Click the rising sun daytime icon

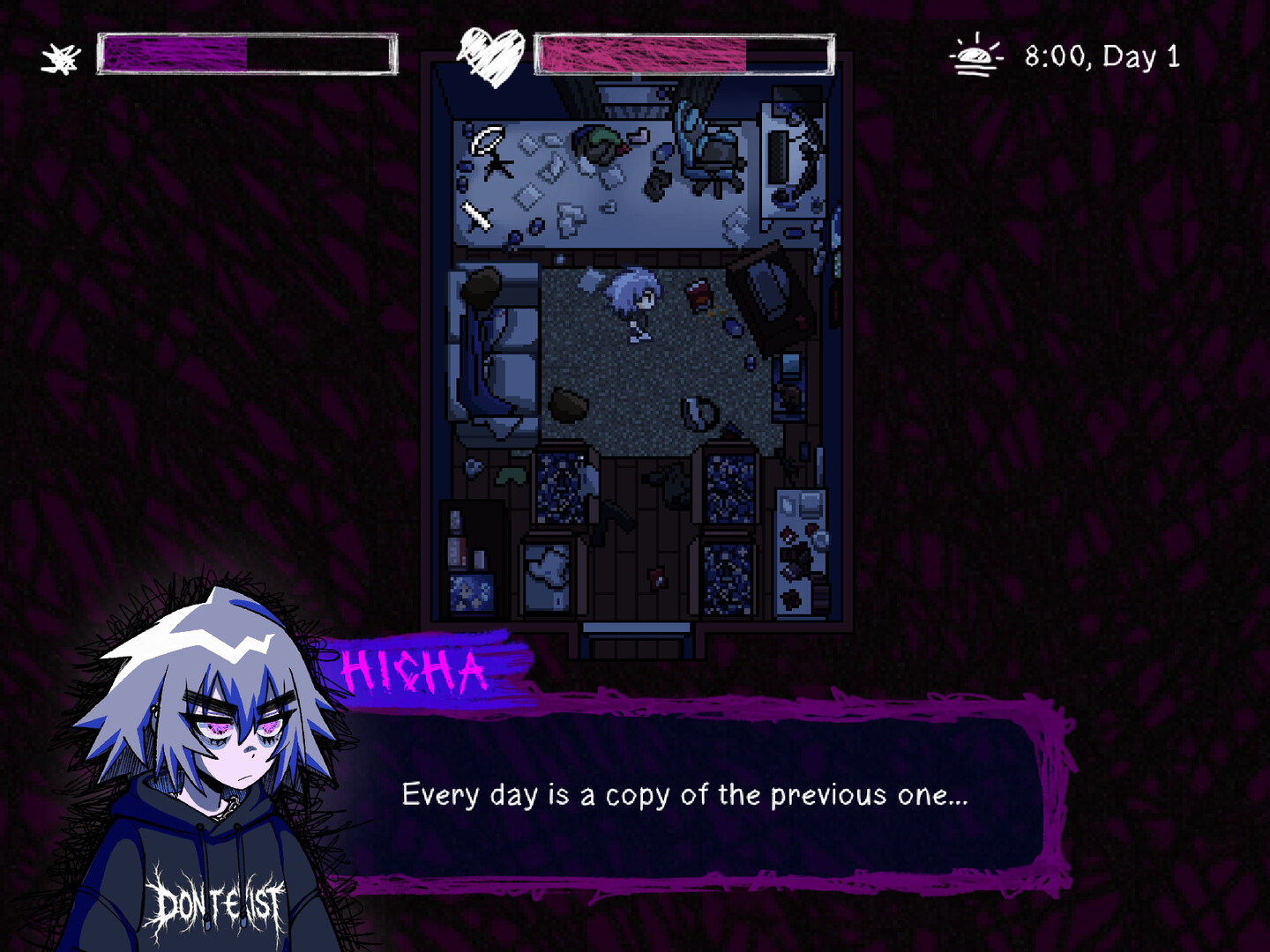click(974, 55)
